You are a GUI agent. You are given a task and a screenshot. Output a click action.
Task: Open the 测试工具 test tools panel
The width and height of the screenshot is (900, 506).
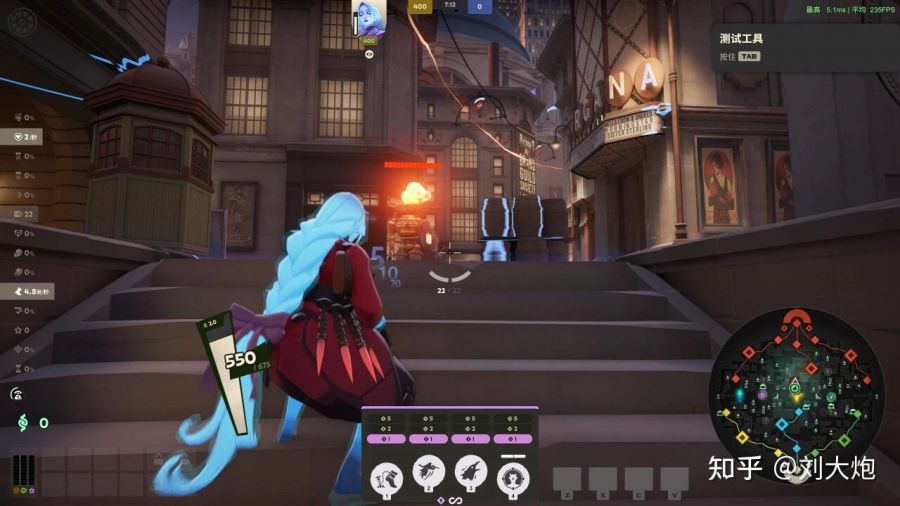tap(741, 38)
